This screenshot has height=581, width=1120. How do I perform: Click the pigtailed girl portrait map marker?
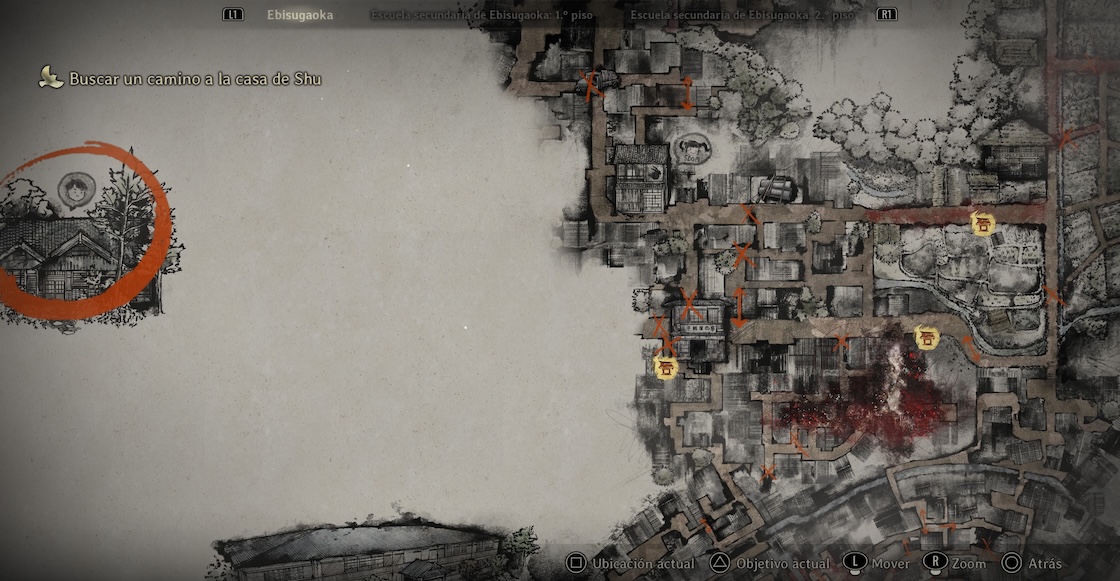click(692, 150)
